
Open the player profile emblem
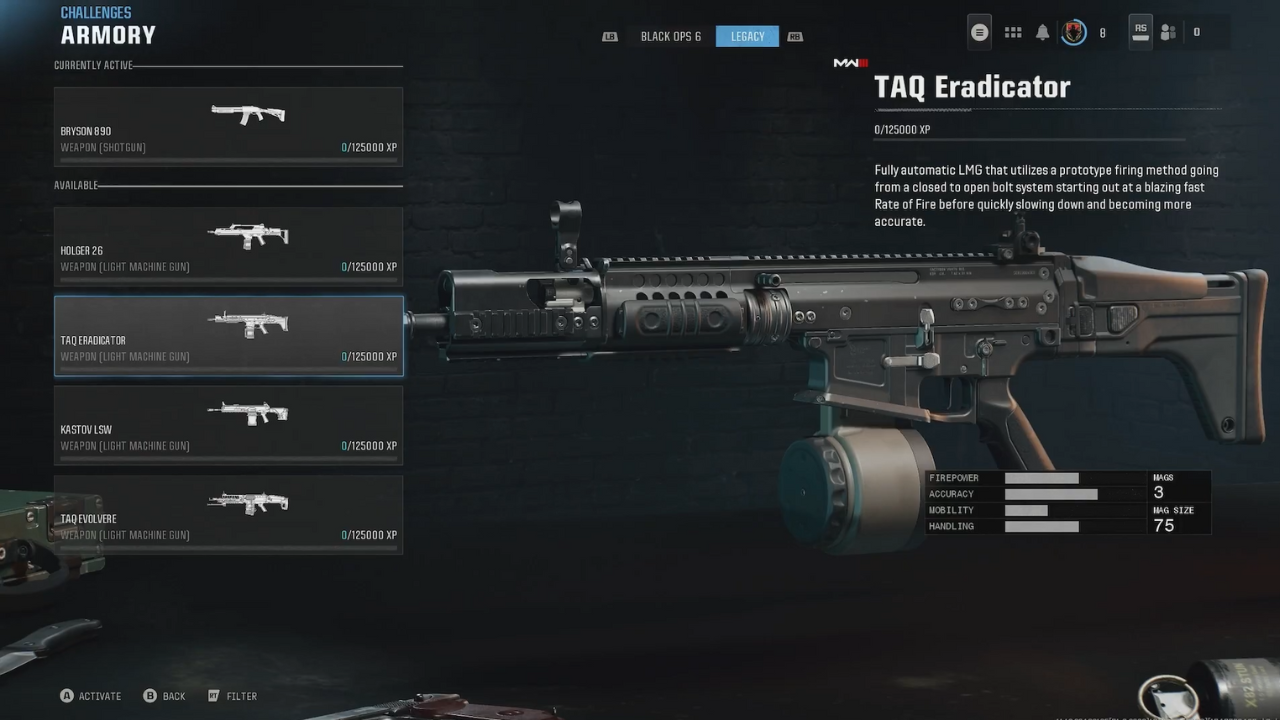(x=1074, y=32)
